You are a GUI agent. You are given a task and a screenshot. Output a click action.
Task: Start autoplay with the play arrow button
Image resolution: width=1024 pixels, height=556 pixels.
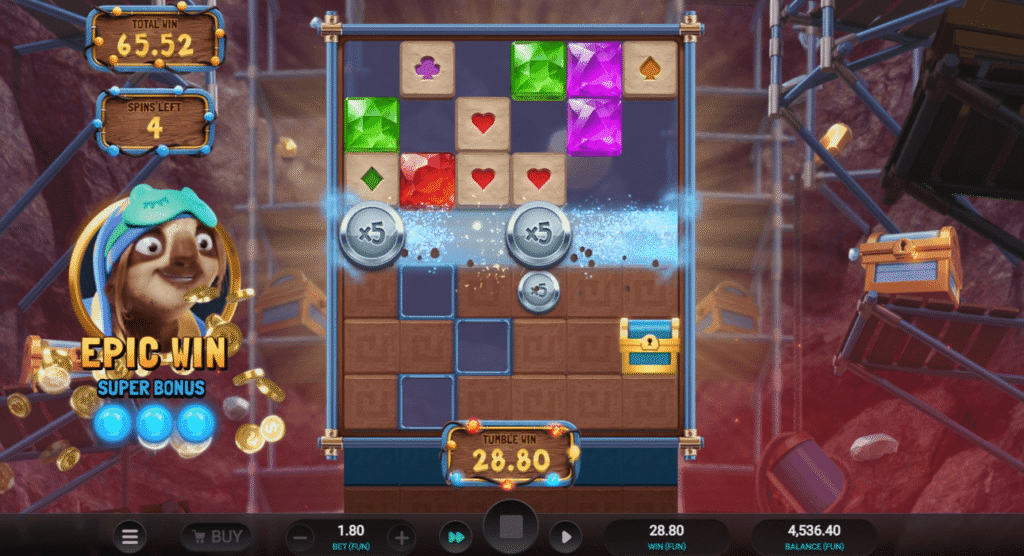[x=563, y=537]
